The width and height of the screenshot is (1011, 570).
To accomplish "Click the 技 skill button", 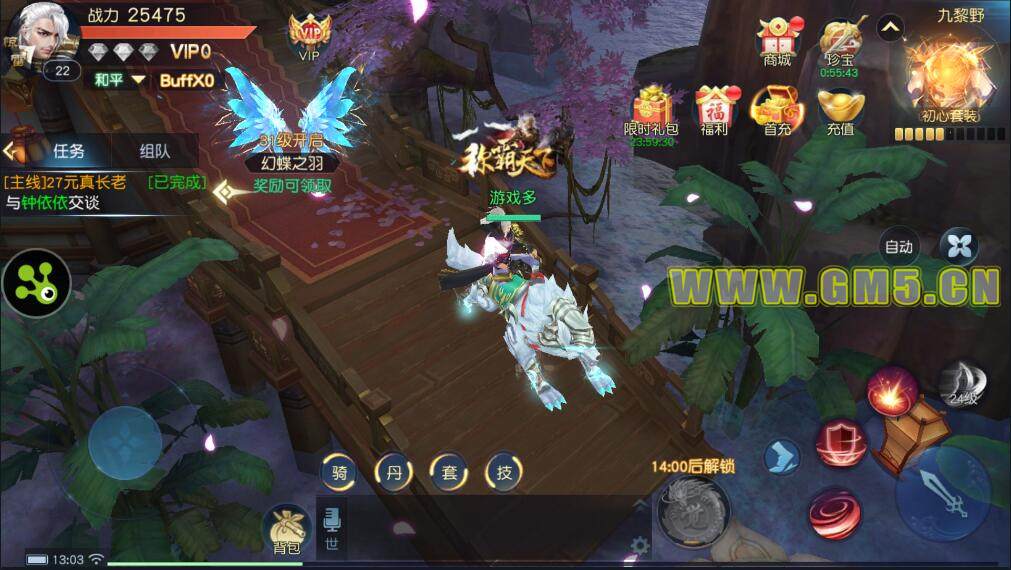I will point(504,473).
